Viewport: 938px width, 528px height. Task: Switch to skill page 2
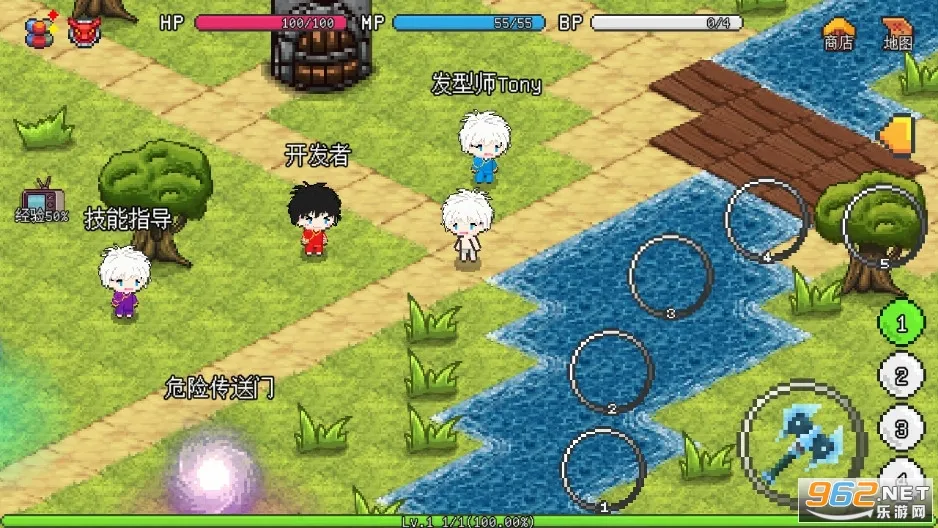[901, 377]
